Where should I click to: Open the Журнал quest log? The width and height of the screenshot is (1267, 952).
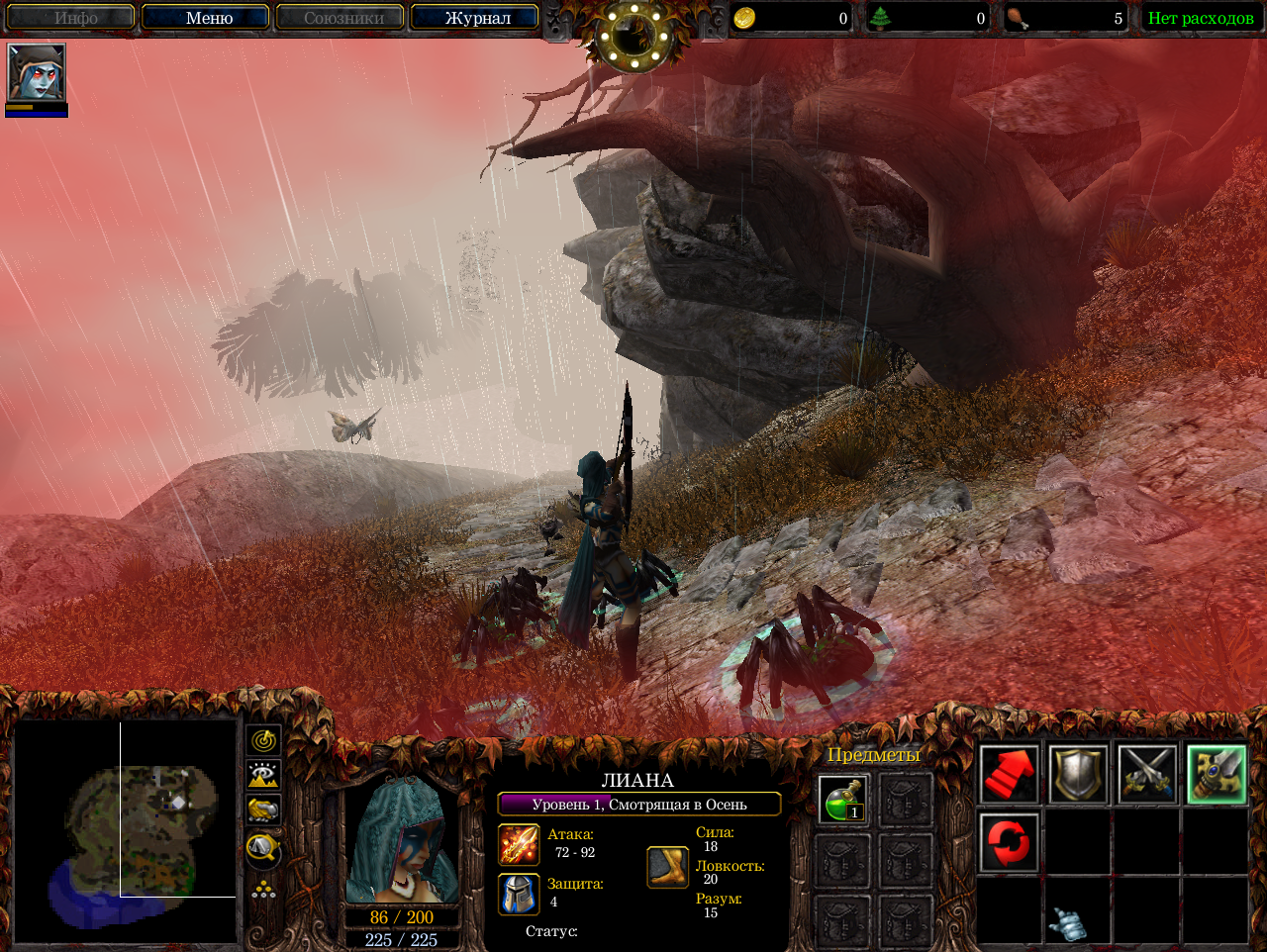pyautogui.click(x=476, y=18)
